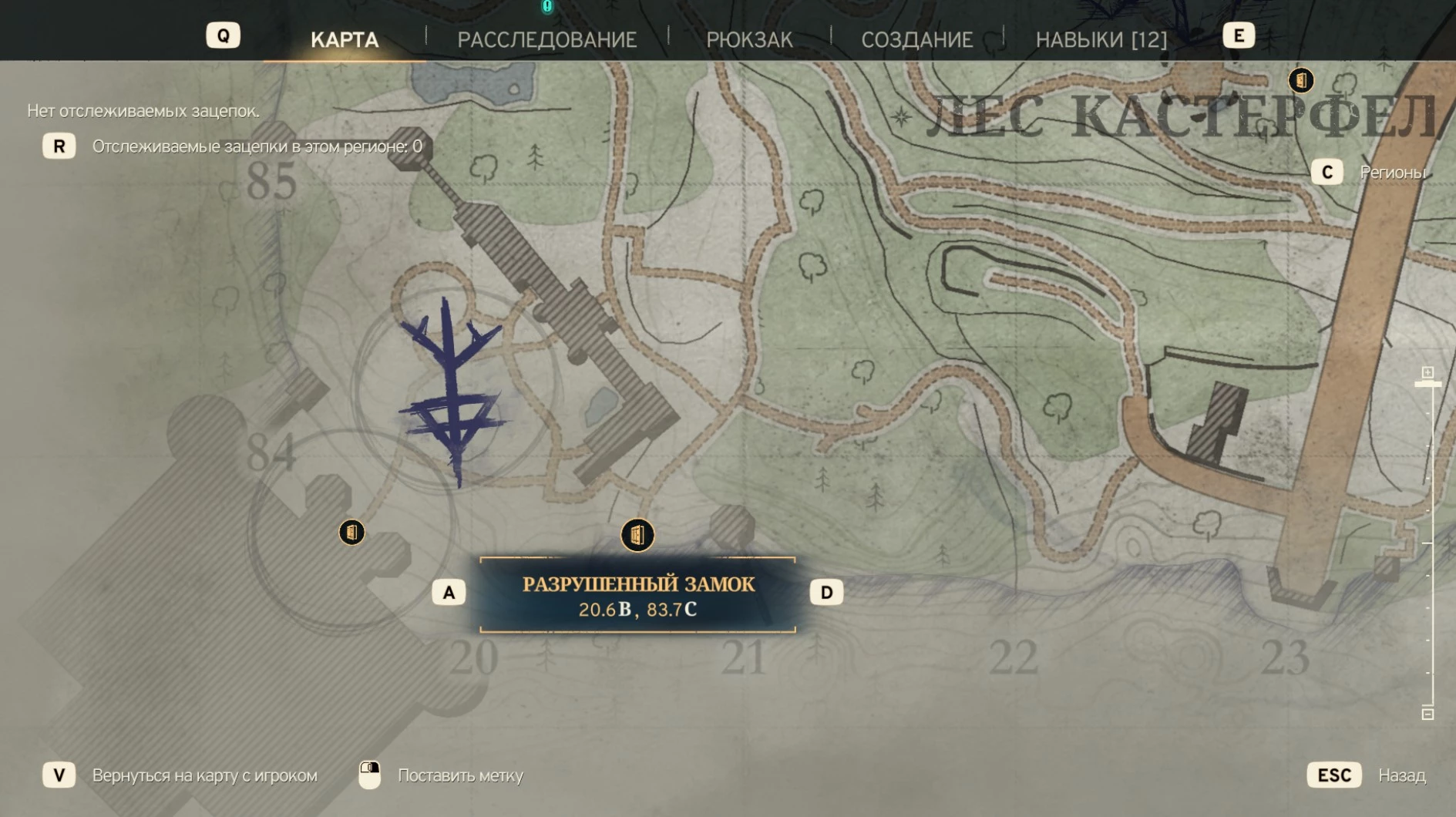Image resolution: width=1456 pixels, height=817 pixels.
Task: Click the map zoom-in plus button
Action: tap(1427, 373)
